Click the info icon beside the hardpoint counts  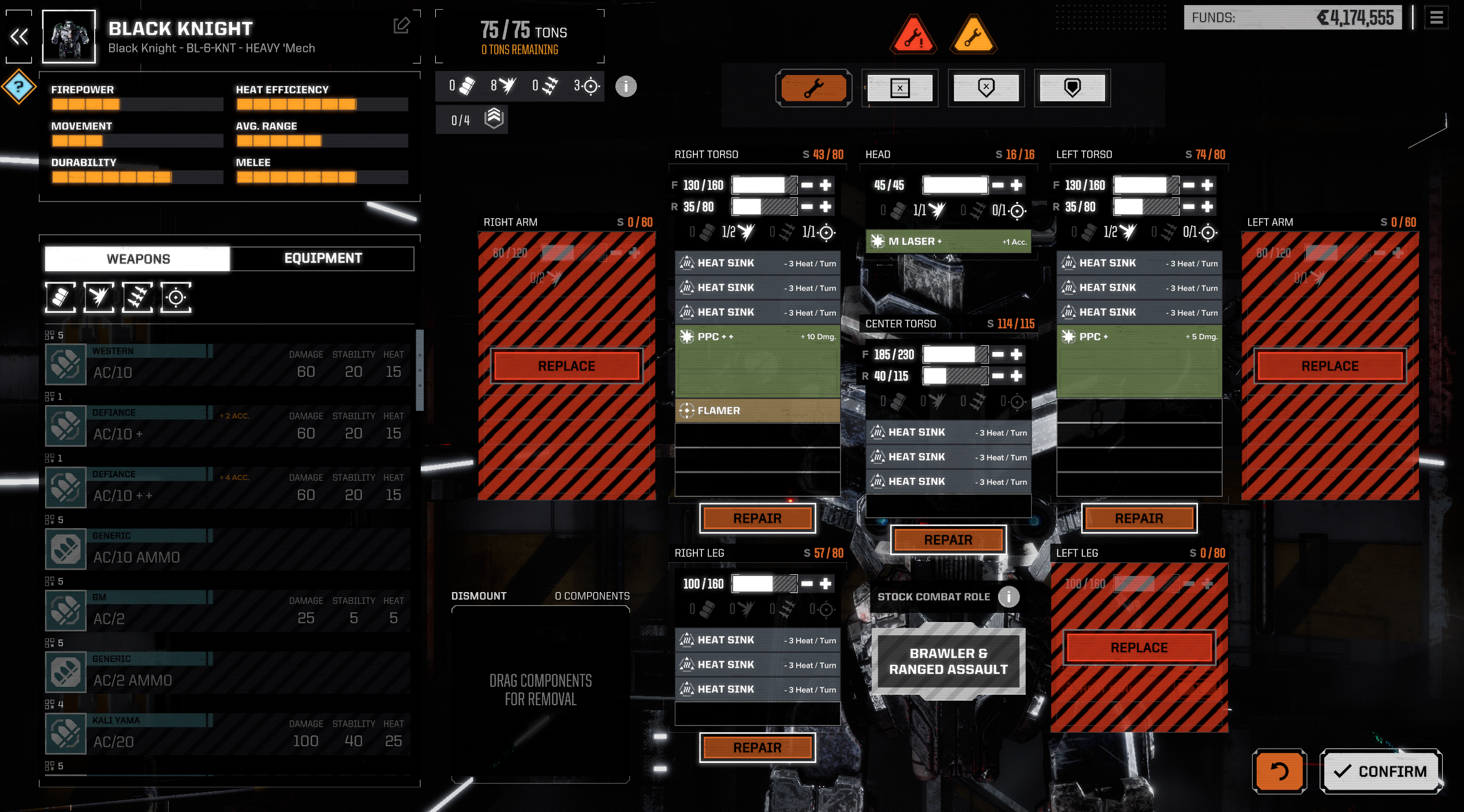[x=625, y=87]
